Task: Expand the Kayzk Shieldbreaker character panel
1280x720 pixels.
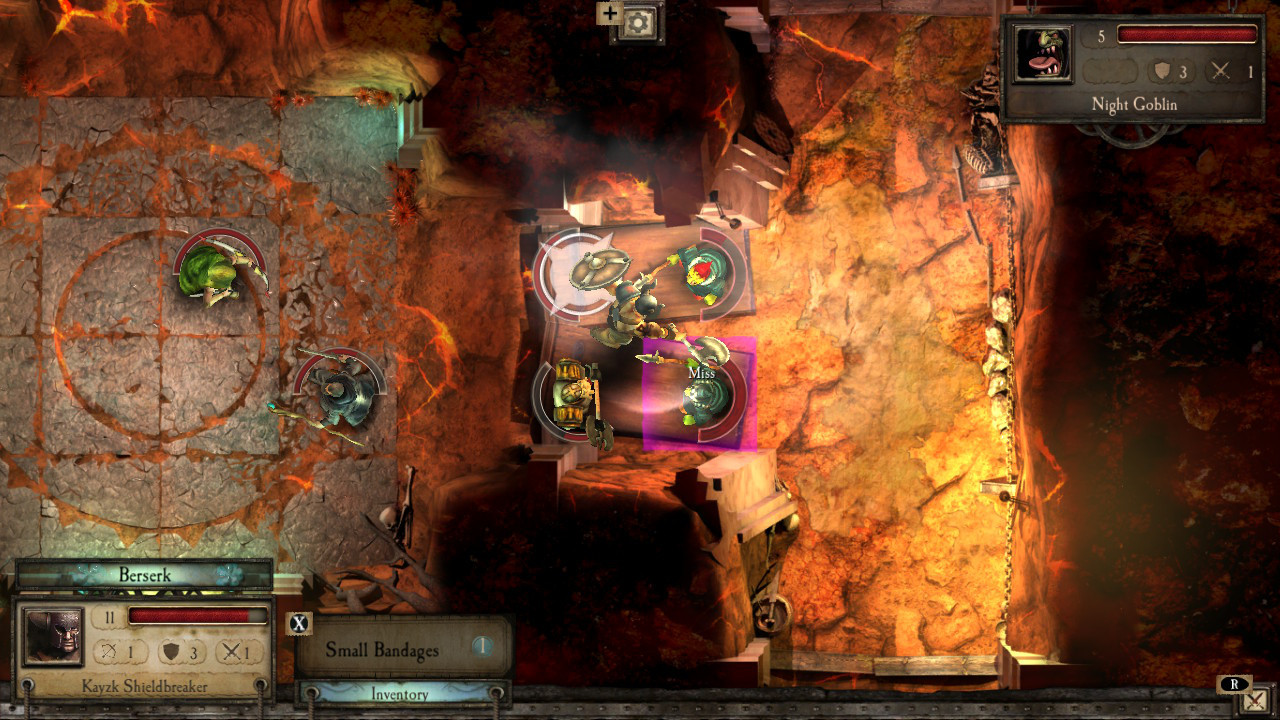Action: (x=144, y=687)
